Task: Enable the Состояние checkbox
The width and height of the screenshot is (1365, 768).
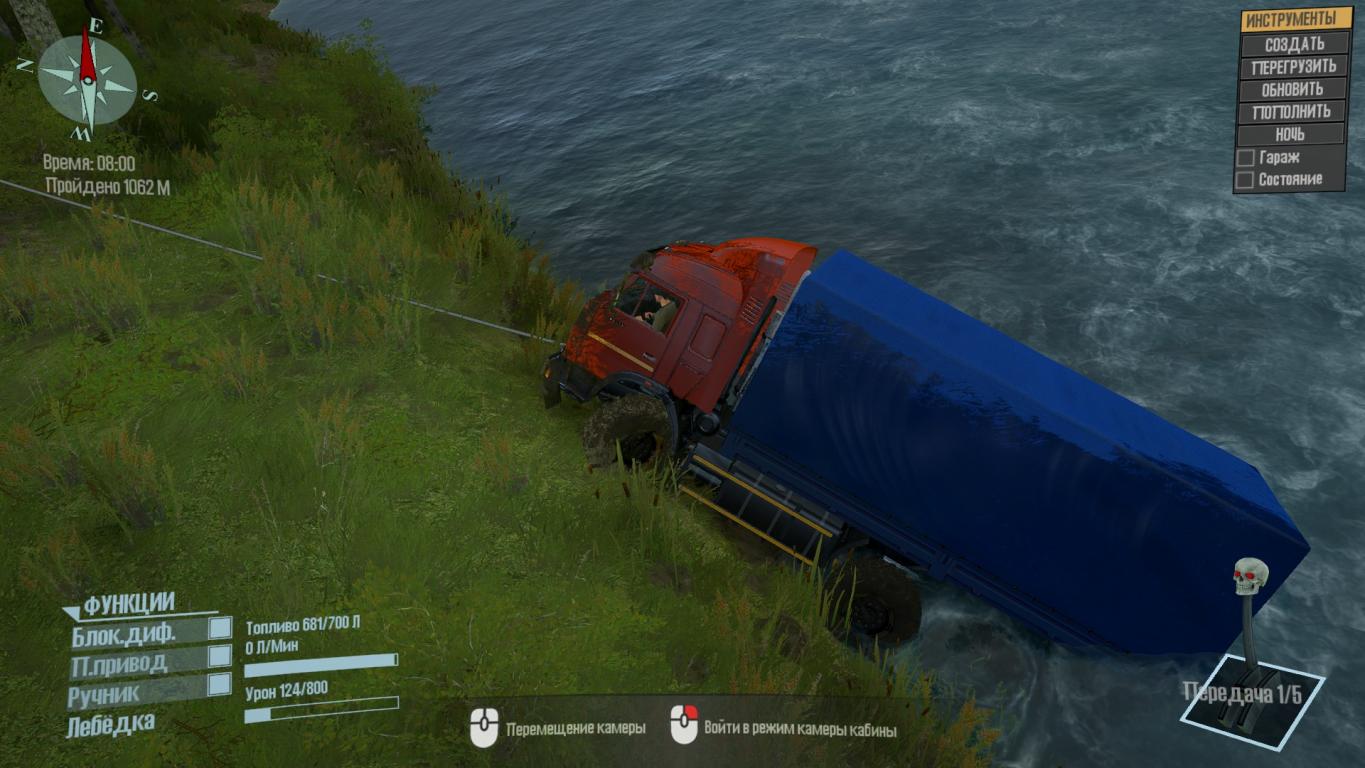Action: [x=1245, y=180]
